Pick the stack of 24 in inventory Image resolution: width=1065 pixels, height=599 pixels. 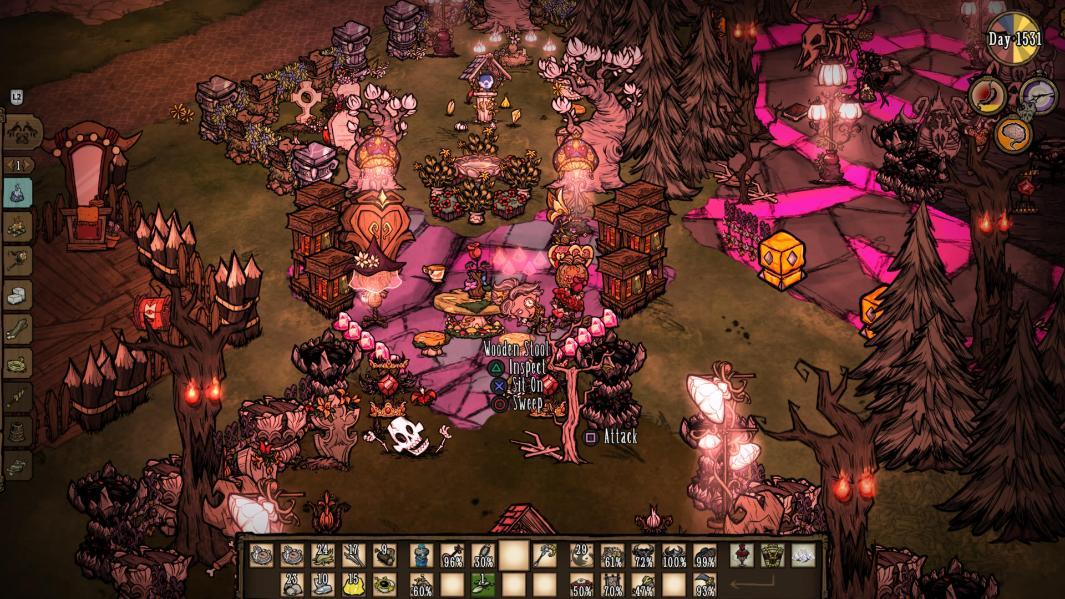pos(323,555)
